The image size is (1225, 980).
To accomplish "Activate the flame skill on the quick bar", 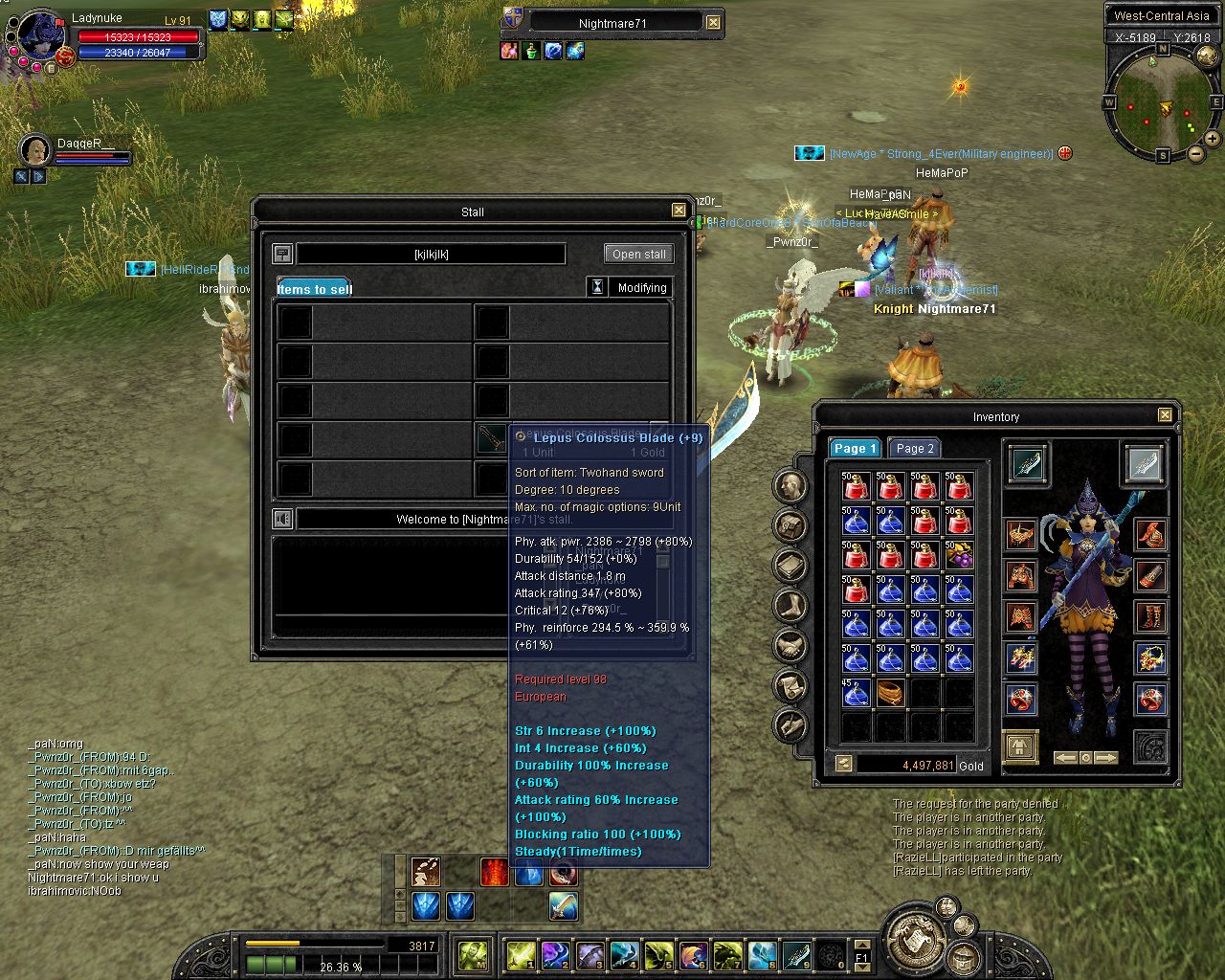I will tap(494, 872).
